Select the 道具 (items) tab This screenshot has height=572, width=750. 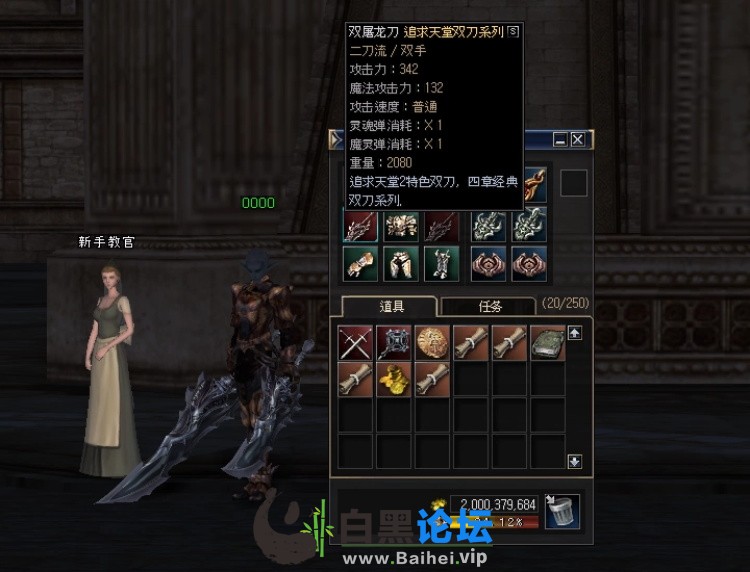pyautogui.click(x=388, y=307)
